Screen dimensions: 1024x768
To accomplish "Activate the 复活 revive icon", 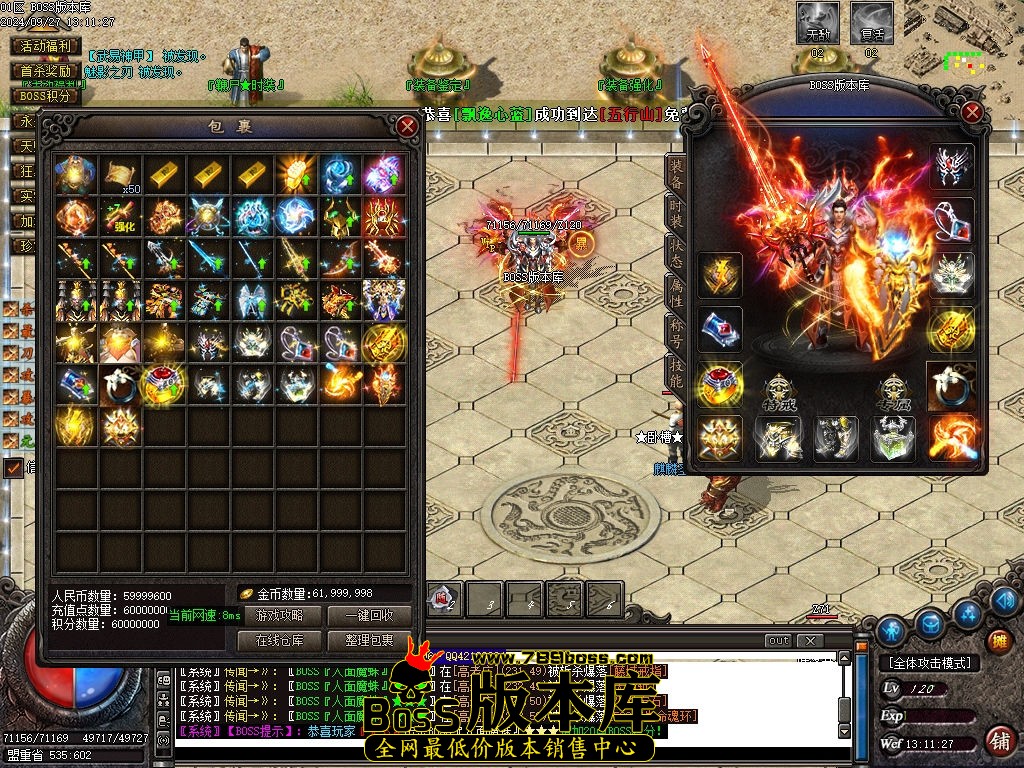I will point(871,23).
